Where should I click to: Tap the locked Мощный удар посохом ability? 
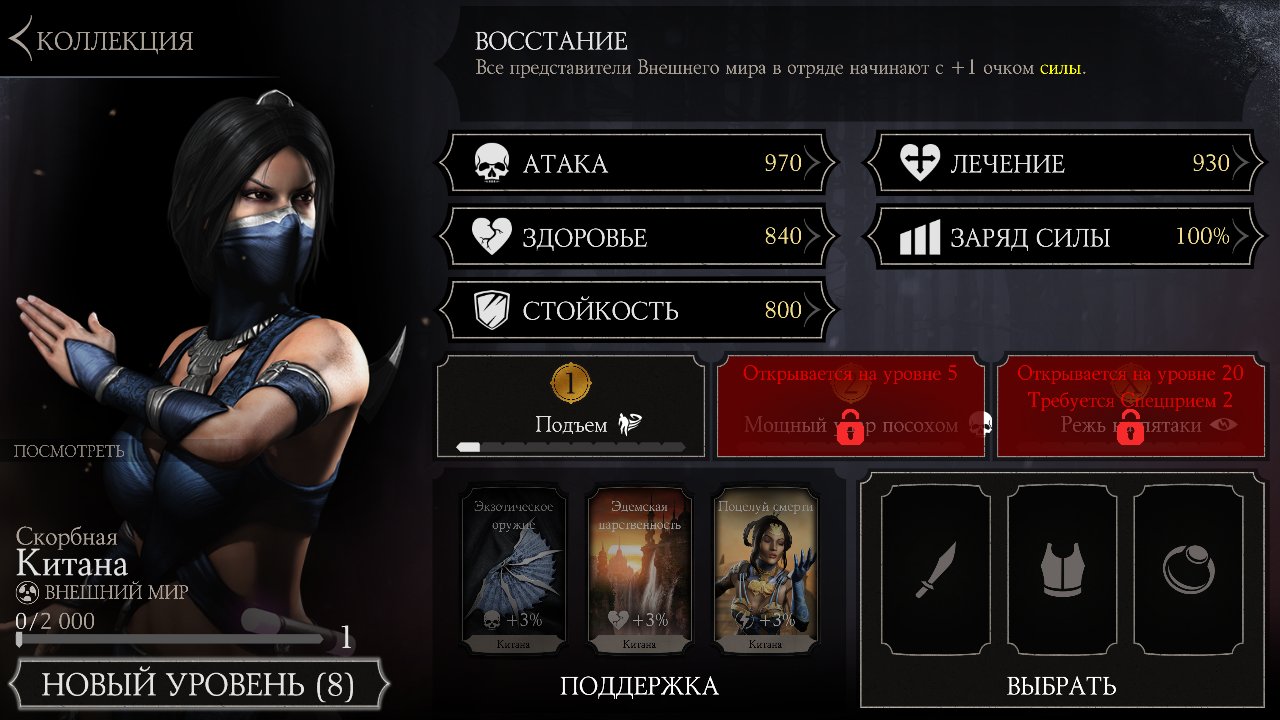(x=851, y=408)
